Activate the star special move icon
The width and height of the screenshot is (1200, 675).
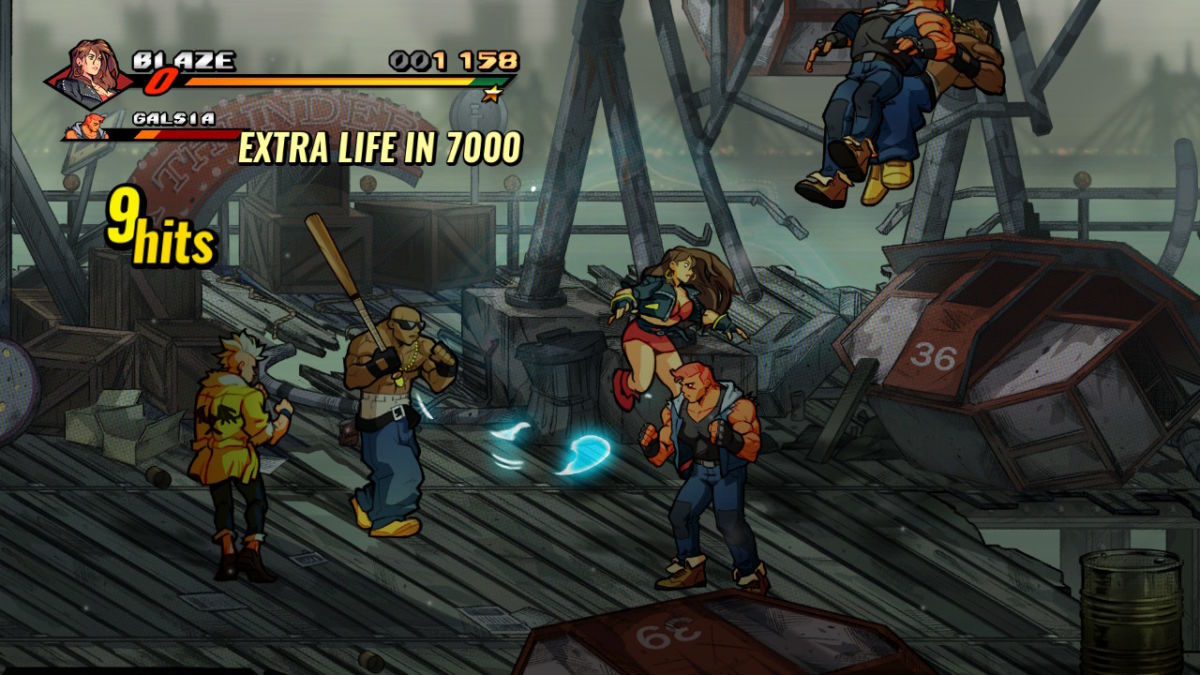point(491,95)
